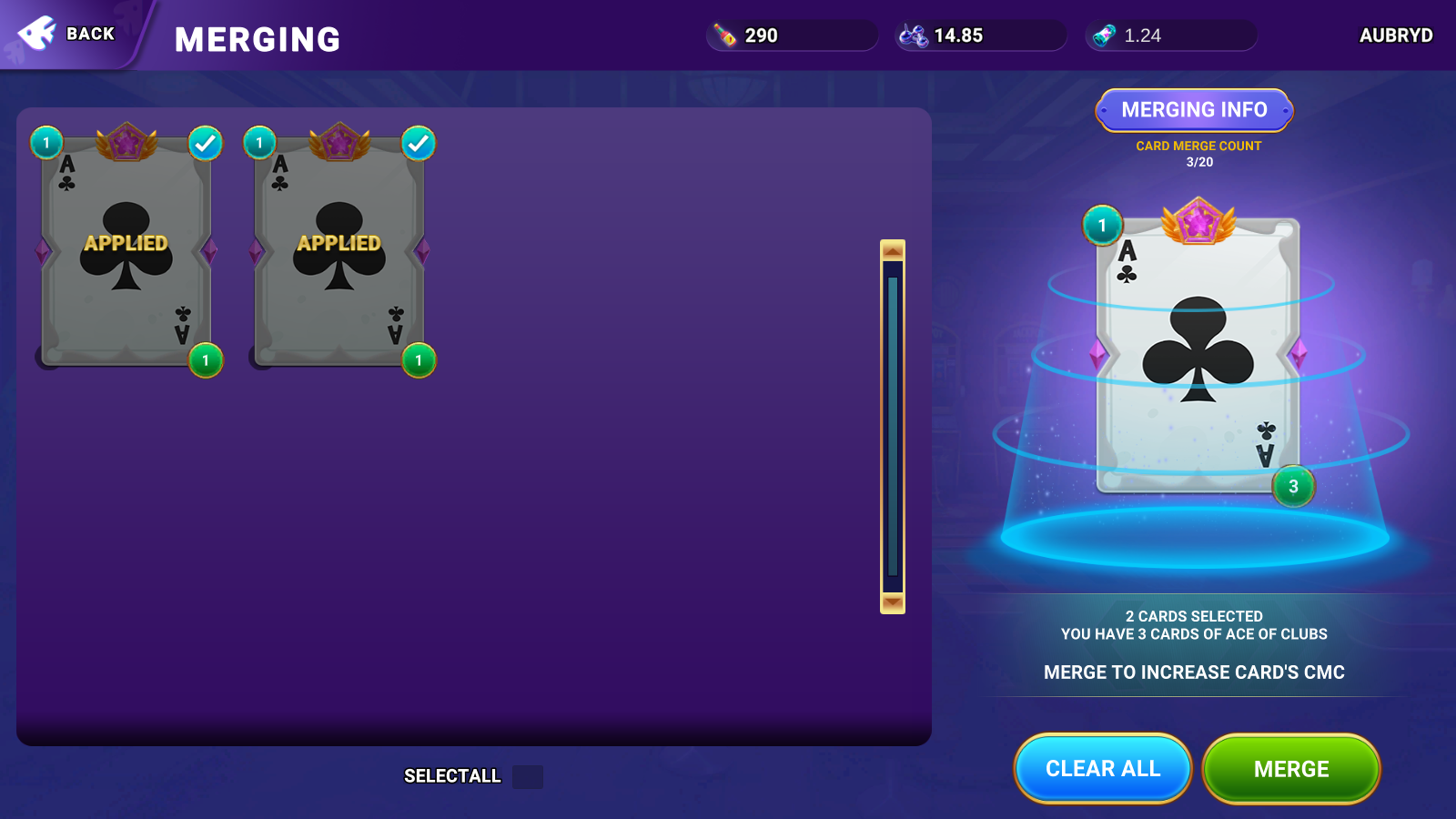
Task: Toggle the SELECTALL checkbox
Action: (528, 777)
